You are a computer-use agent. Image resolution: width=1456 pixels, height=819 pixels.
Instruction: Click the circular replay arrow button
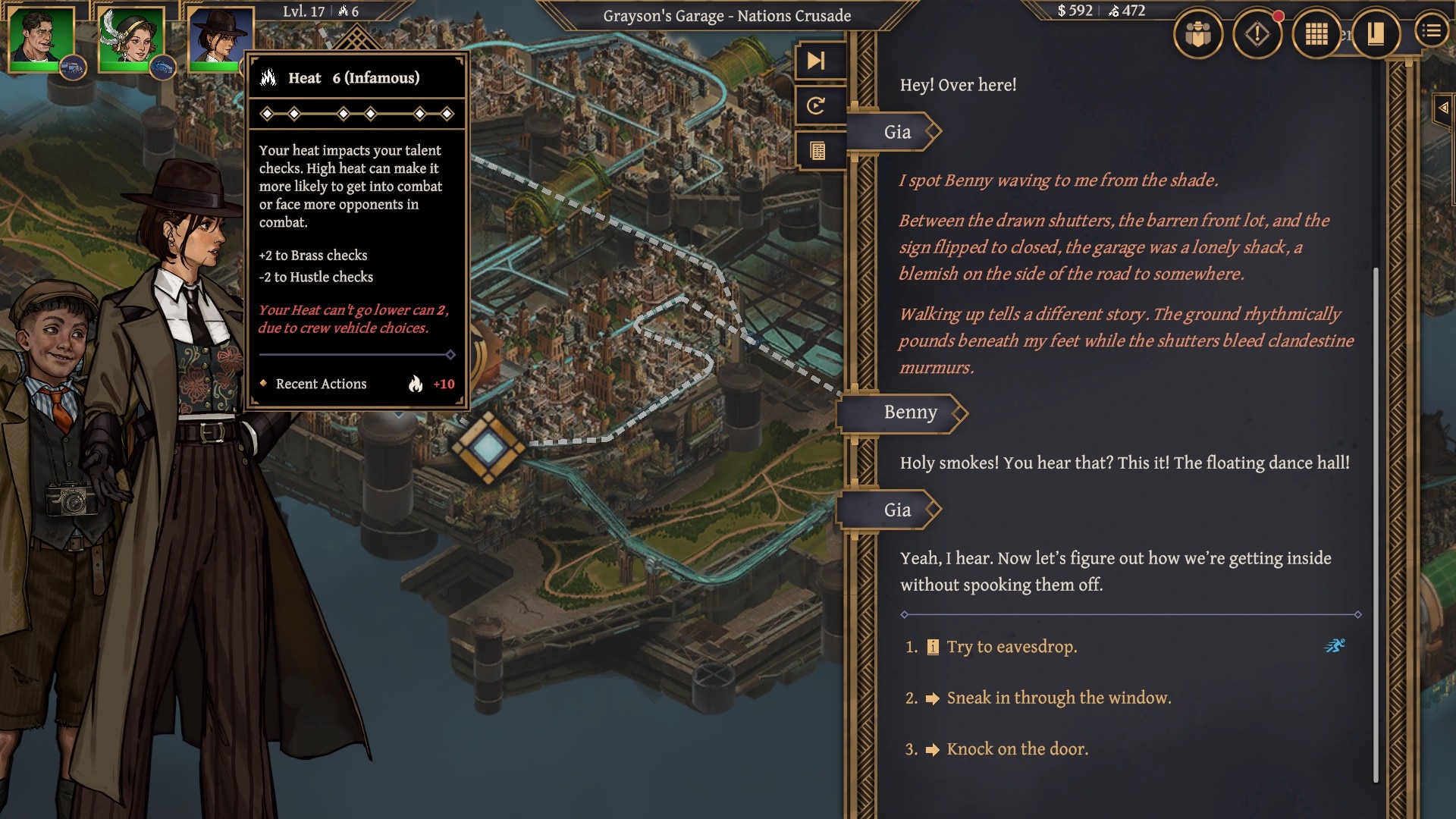817,105
